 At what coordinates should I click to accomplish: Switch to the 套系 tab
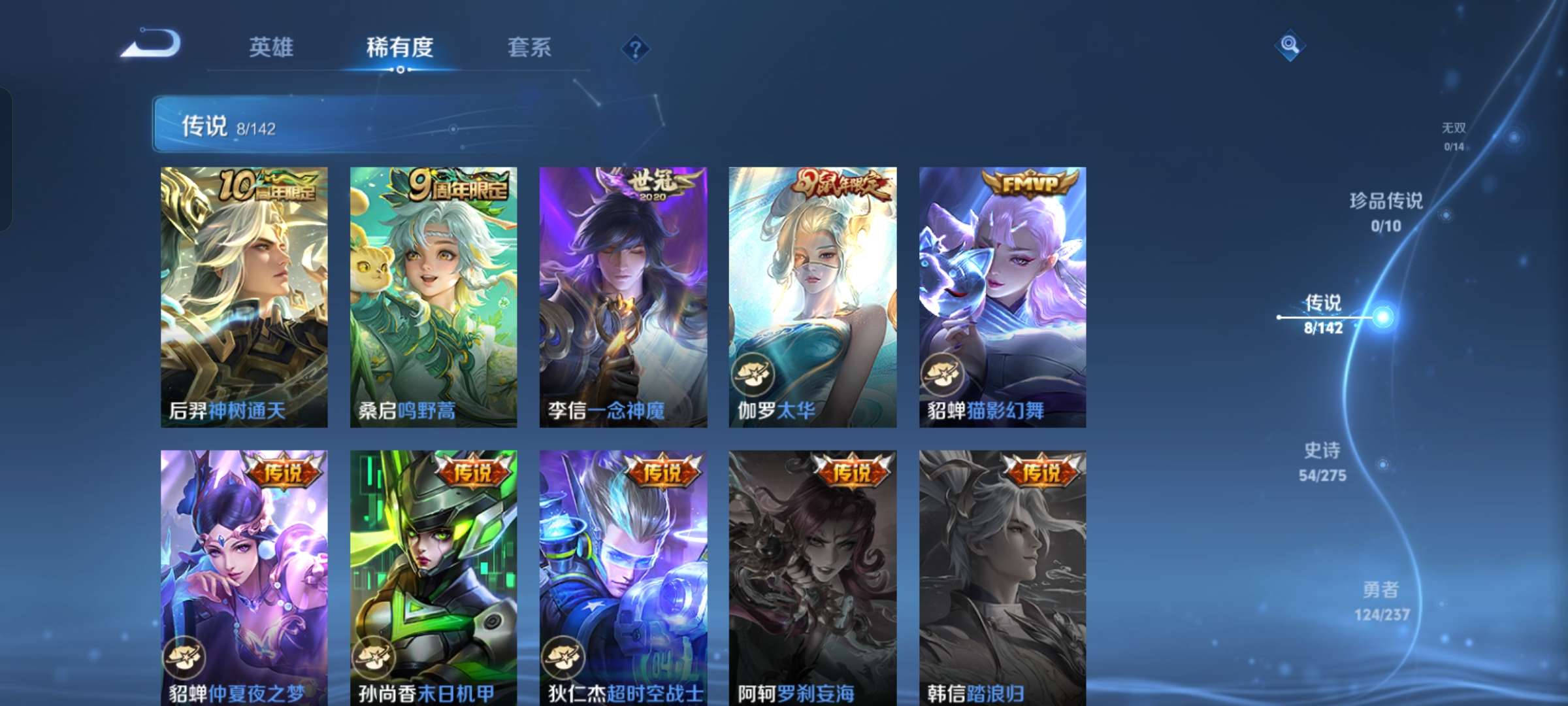tap(531, 47)
